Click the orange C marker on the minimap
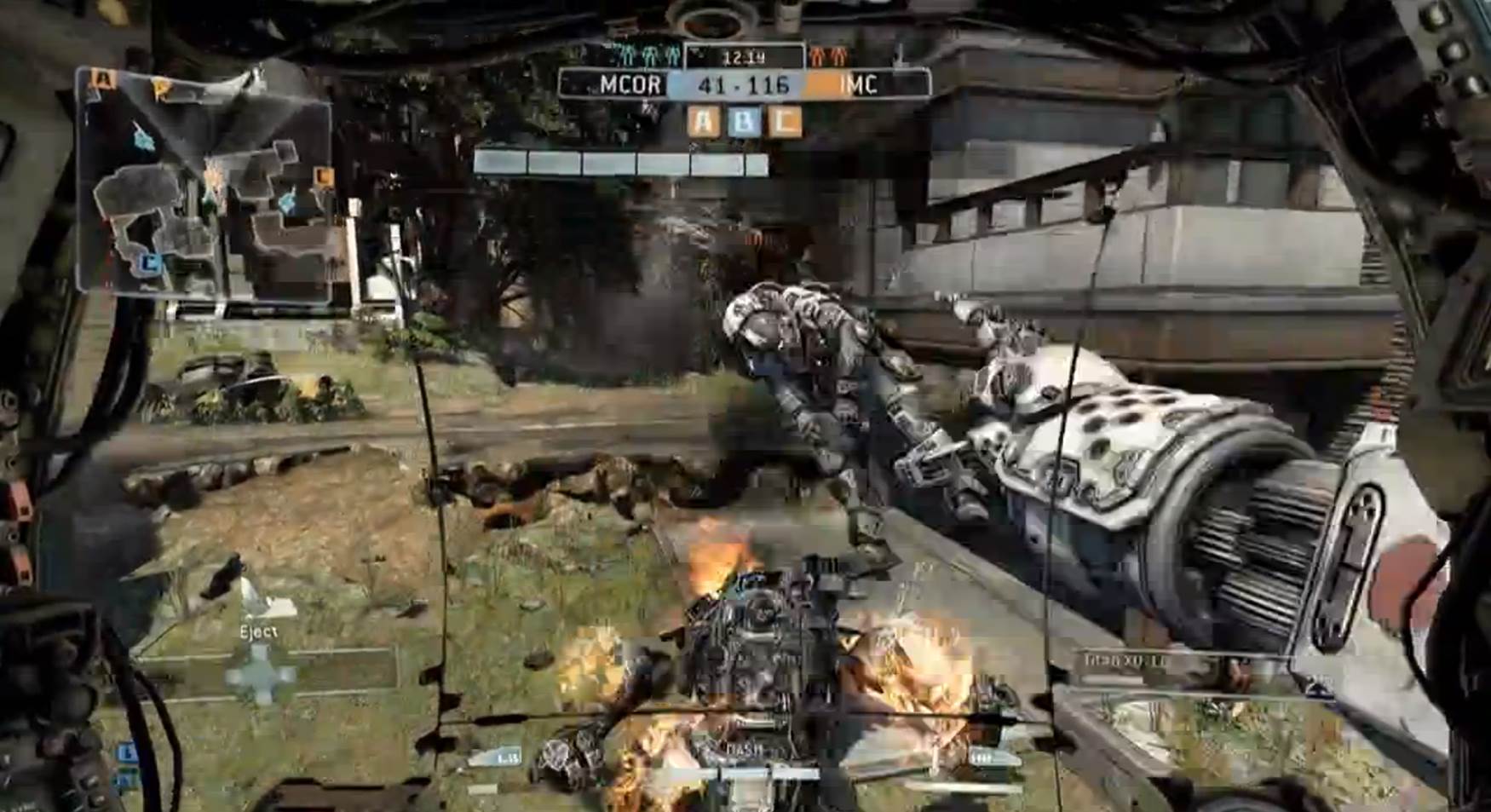Viewport: 1491px width, 812px height. (323, 177)
